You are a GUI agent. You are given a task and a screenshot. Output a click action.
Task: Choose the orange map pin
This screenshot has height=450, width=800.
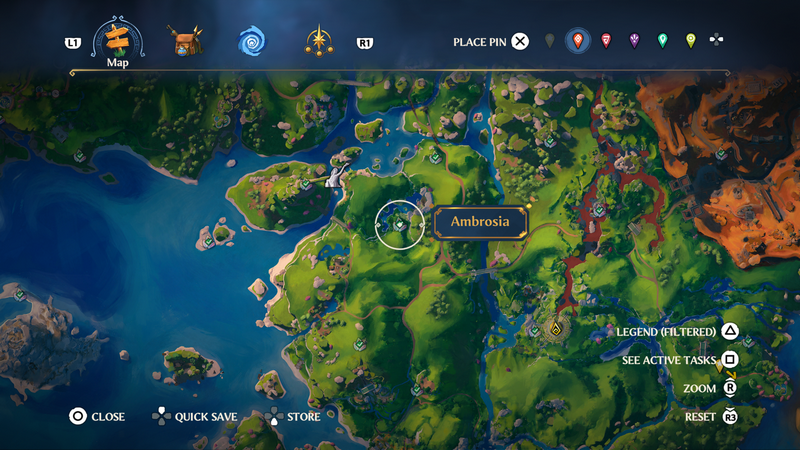577,41
